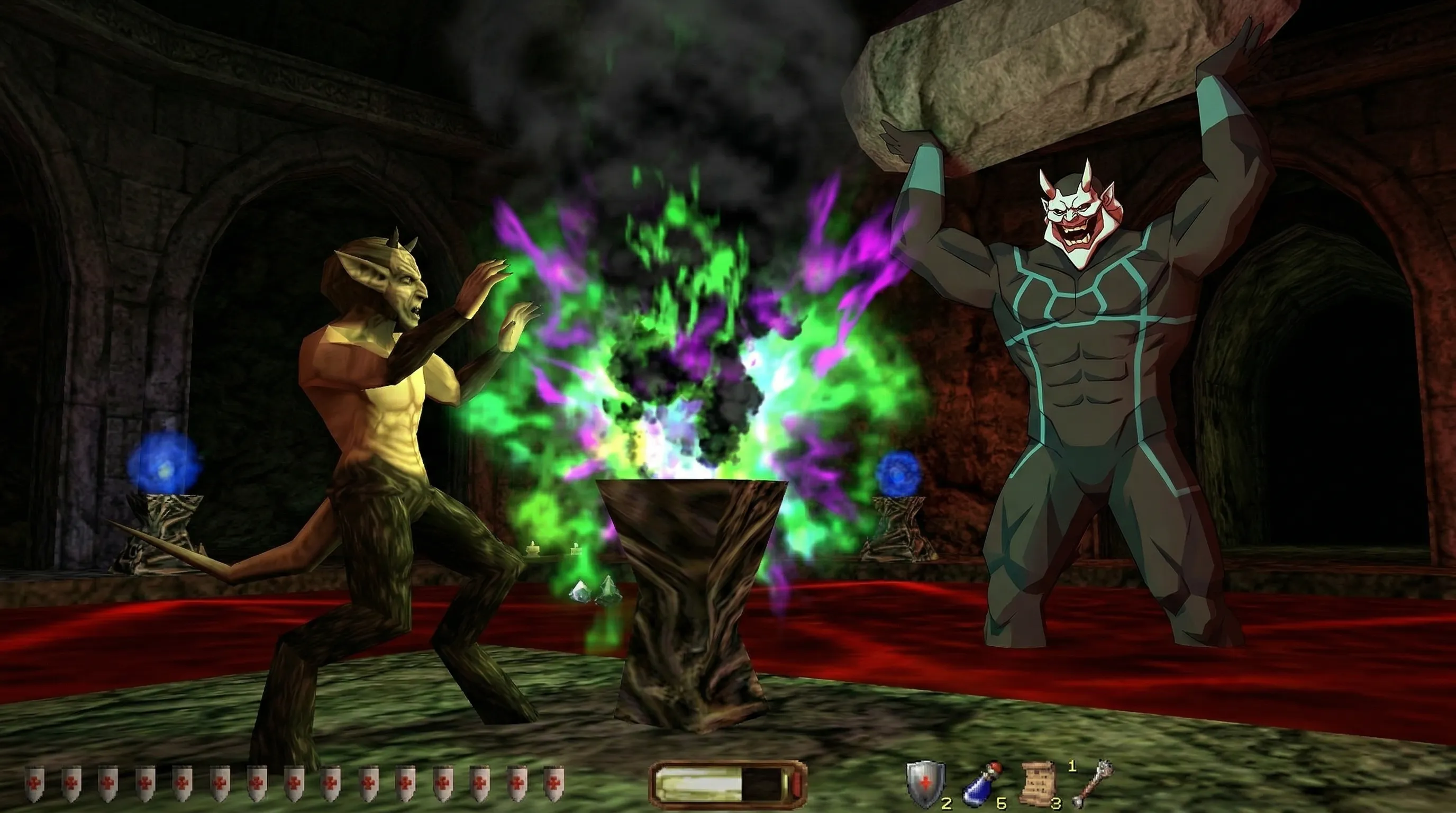Use the blue potion flask
Viewport: 1456px width, 813px height.
coord(981,785)
